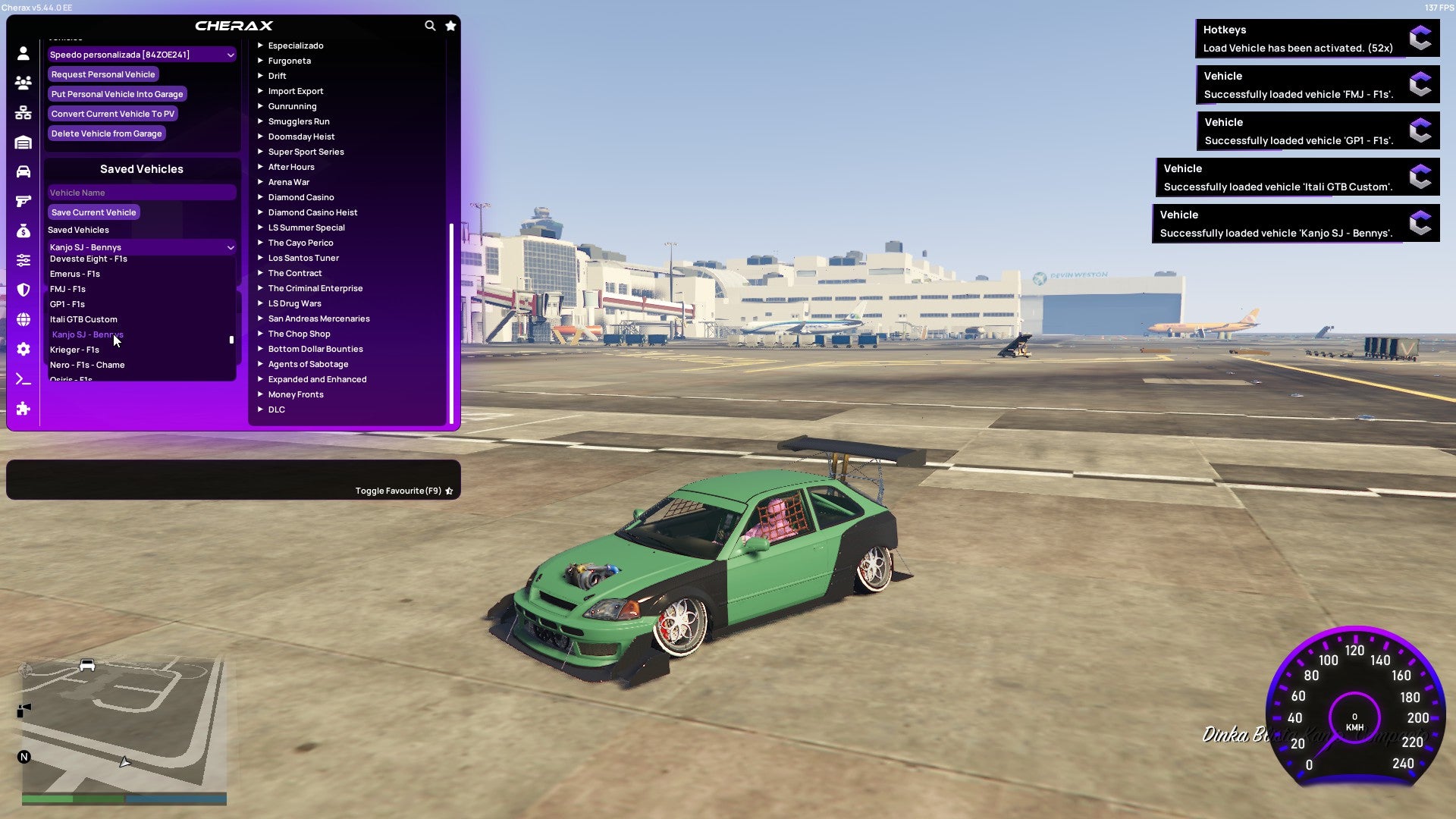Screen dimensions: 1456x819
Task: Toggle Favourite using the star near F9 label
Action: coord(448,490)
